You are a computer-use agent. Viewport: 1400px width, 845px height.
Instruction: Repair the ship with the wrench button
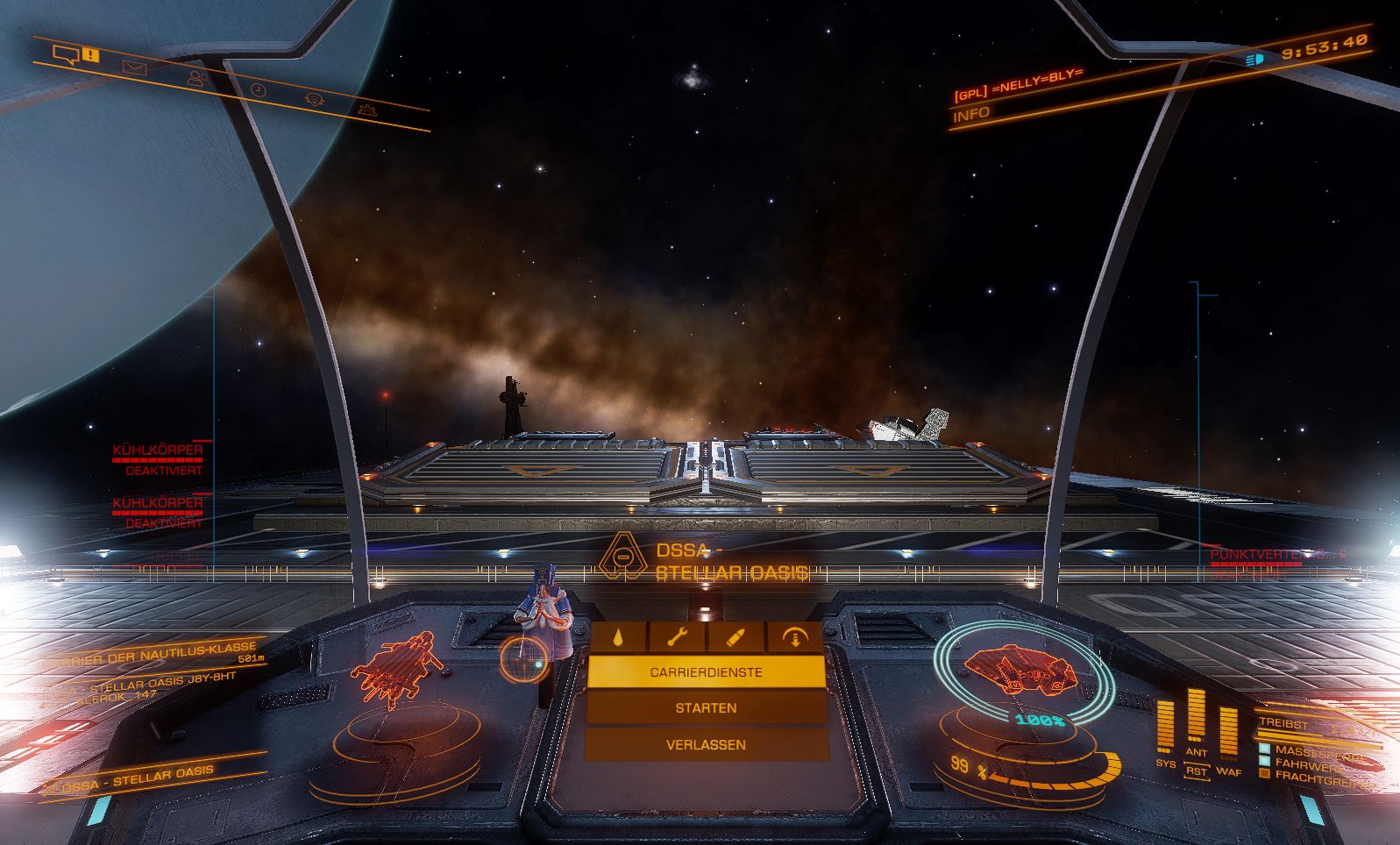coord(678,637)
